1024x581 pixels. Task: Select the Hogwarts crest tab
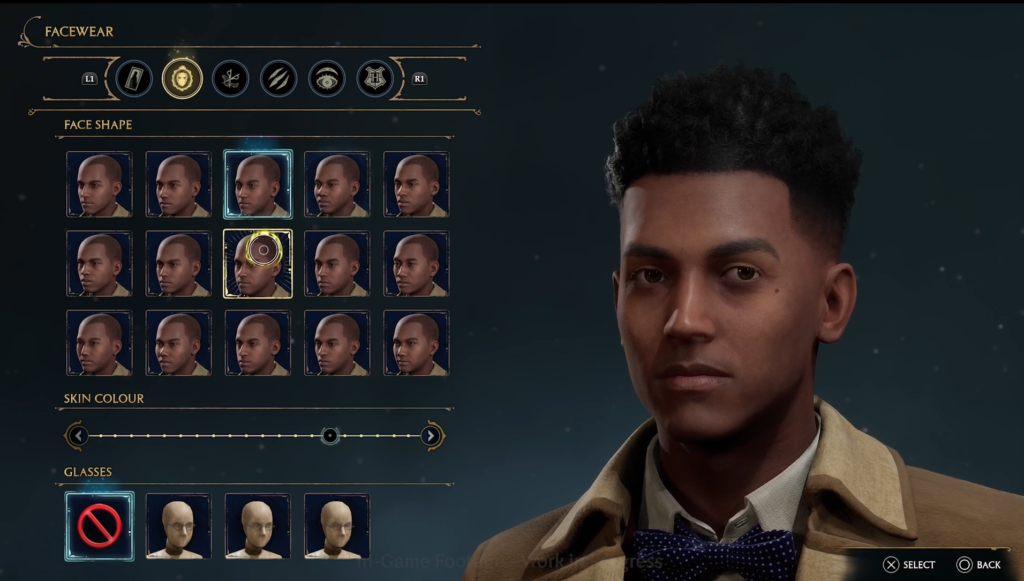click(x=375, y=78)
